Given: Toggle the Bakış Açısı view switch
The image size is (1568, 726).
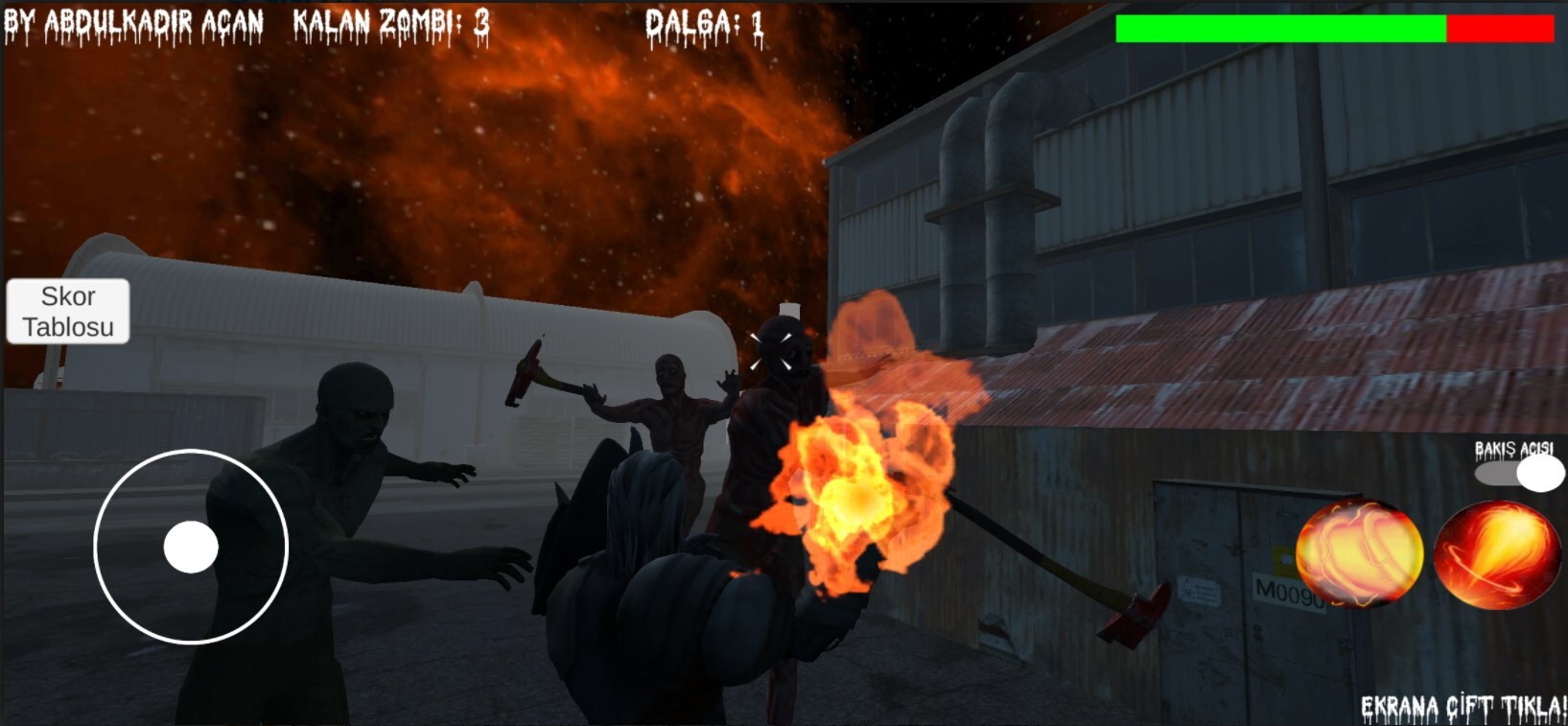Looking at the screenshot, I should coord(1519,473).
